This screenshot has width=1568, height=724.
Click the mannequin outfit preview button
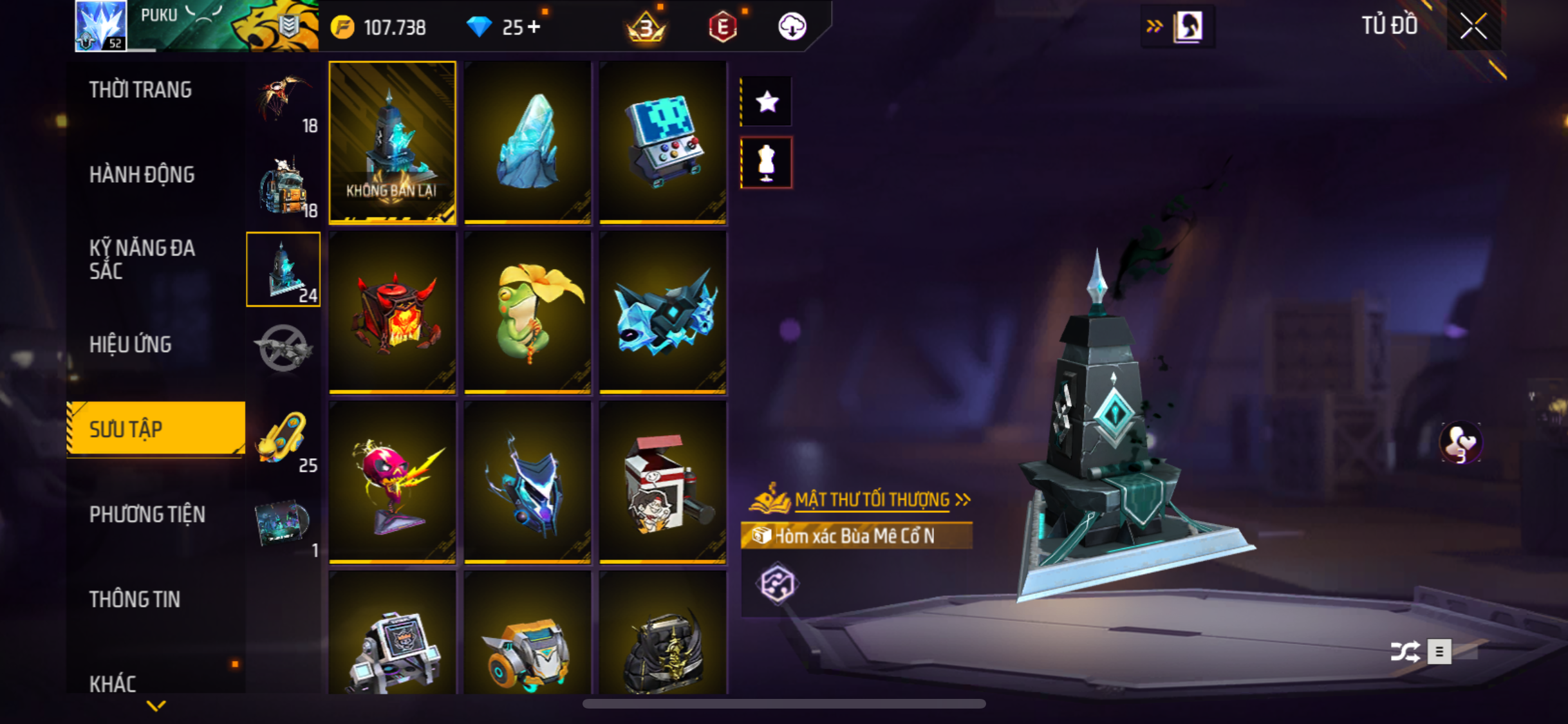coord(766,162)
